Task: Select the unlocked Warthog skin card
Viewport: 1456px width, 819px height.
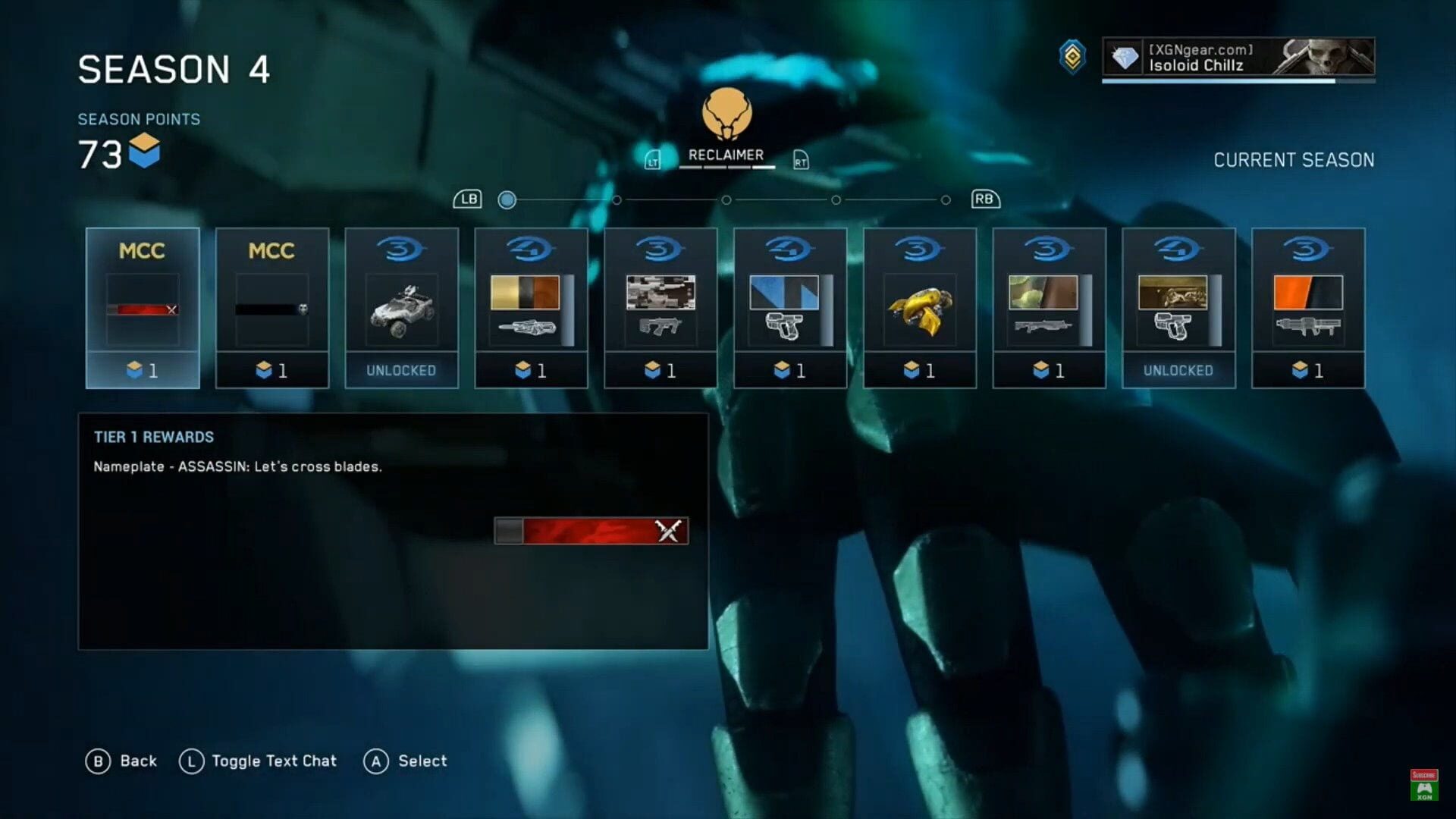Action: [x=401, y=307]
